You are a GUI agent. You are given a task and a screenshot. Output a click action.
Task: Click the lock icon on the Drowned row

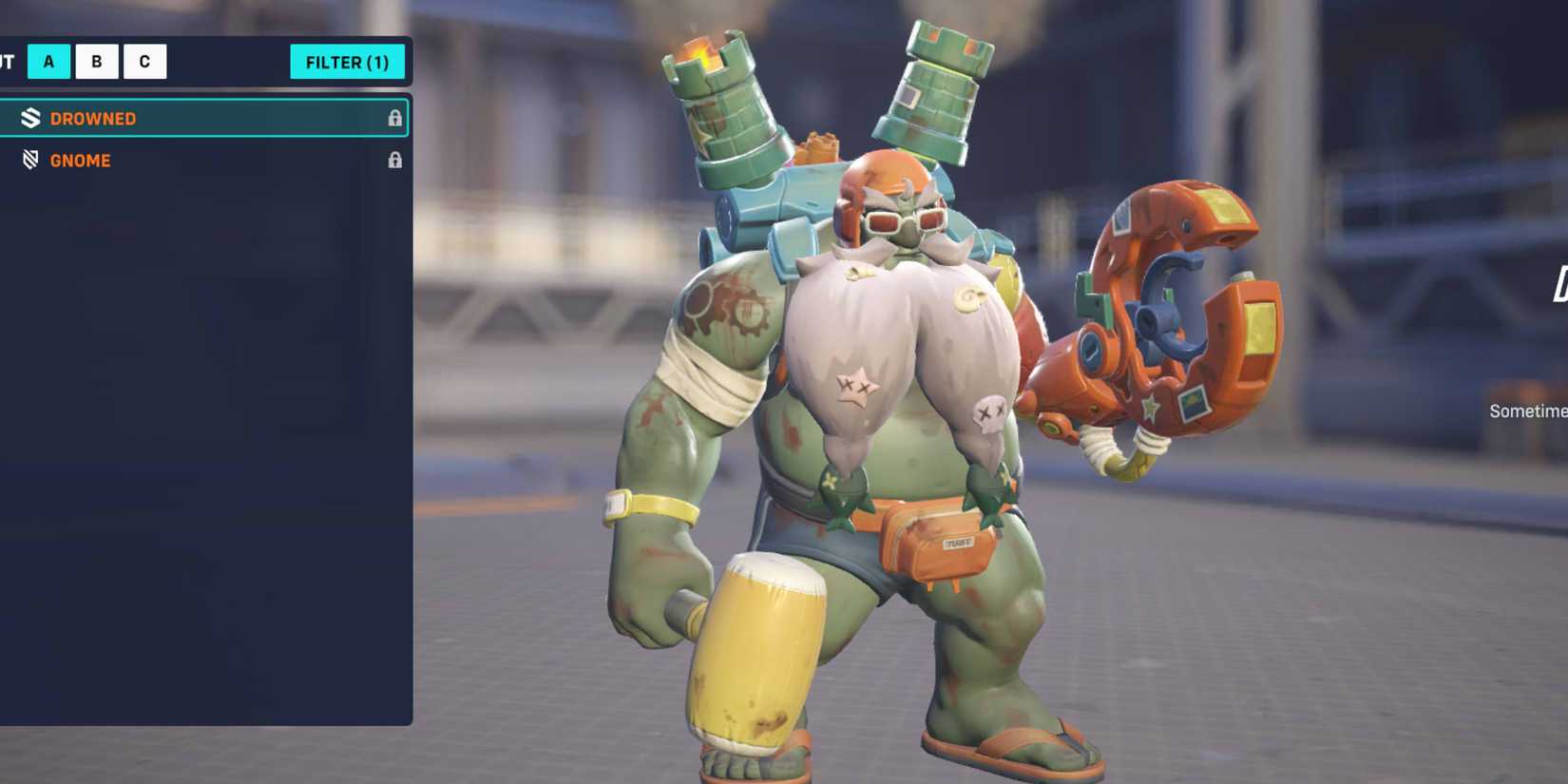click(x=395, y=118)
